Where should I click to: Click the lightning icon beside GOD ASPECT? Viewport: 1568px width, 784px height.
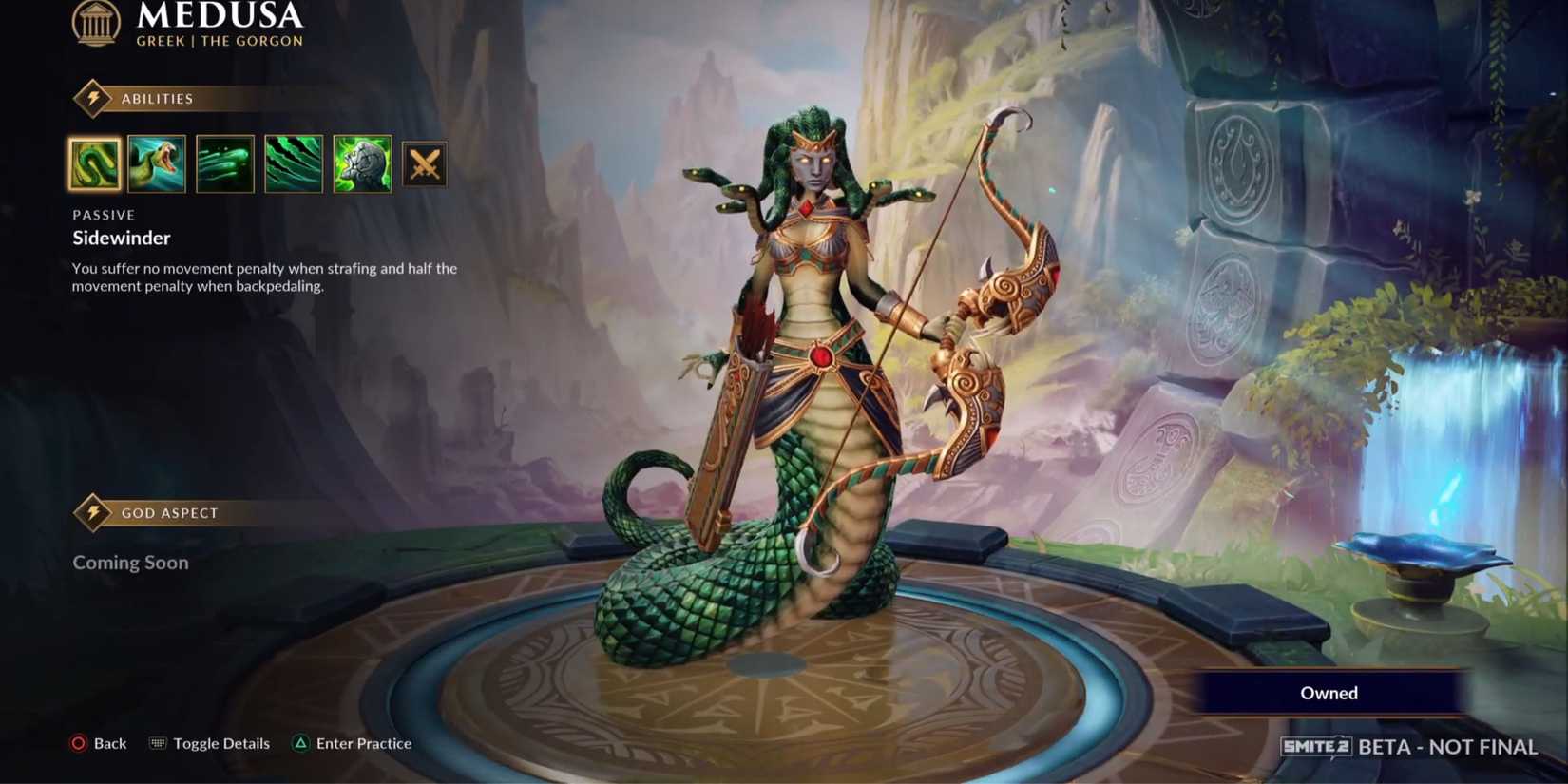tap(92, 512)
